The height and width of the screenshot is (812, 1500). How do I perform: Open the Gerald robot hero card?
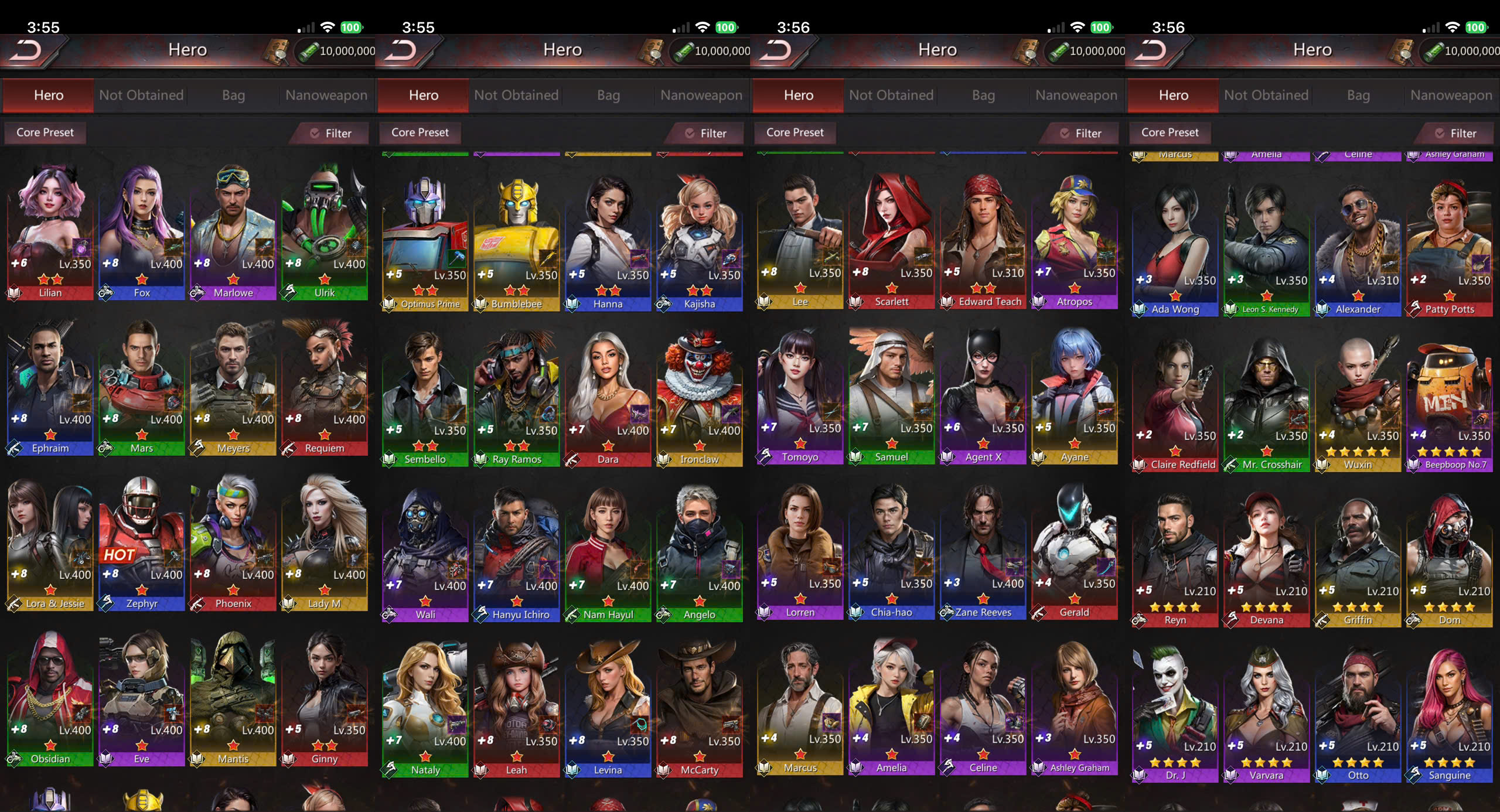[1075, 551]
